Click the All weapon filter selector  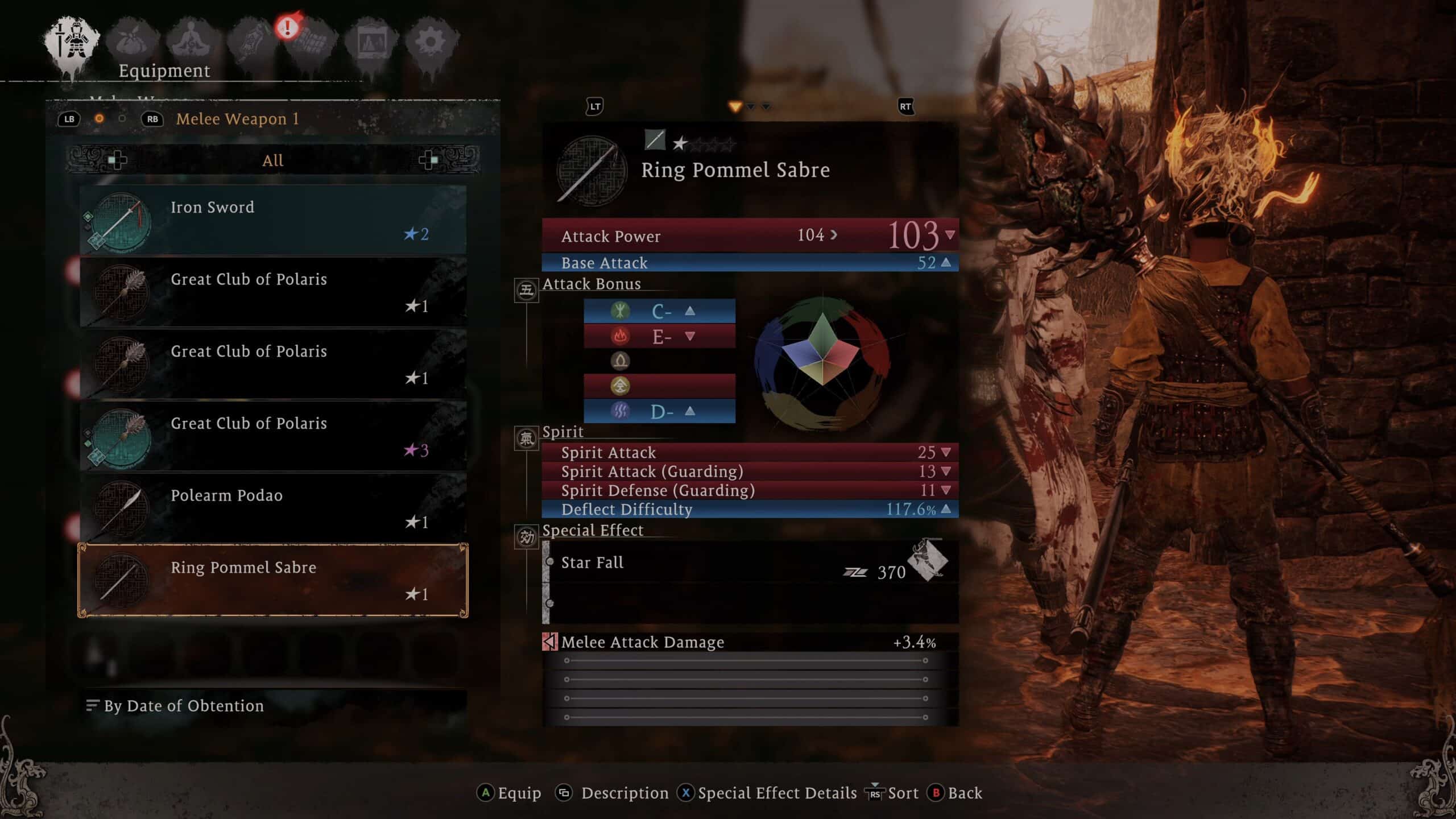point(273,160)
